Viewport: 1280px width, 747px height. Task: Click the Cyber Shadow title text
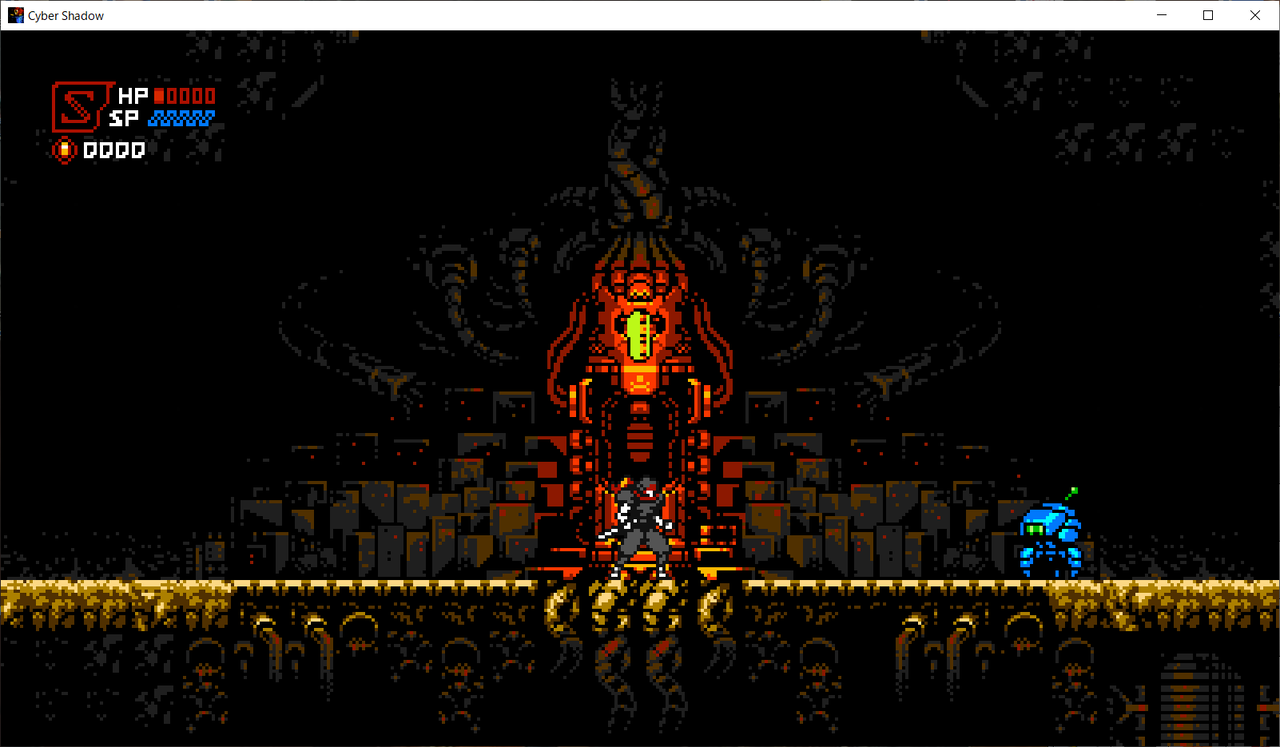(65, 15)
